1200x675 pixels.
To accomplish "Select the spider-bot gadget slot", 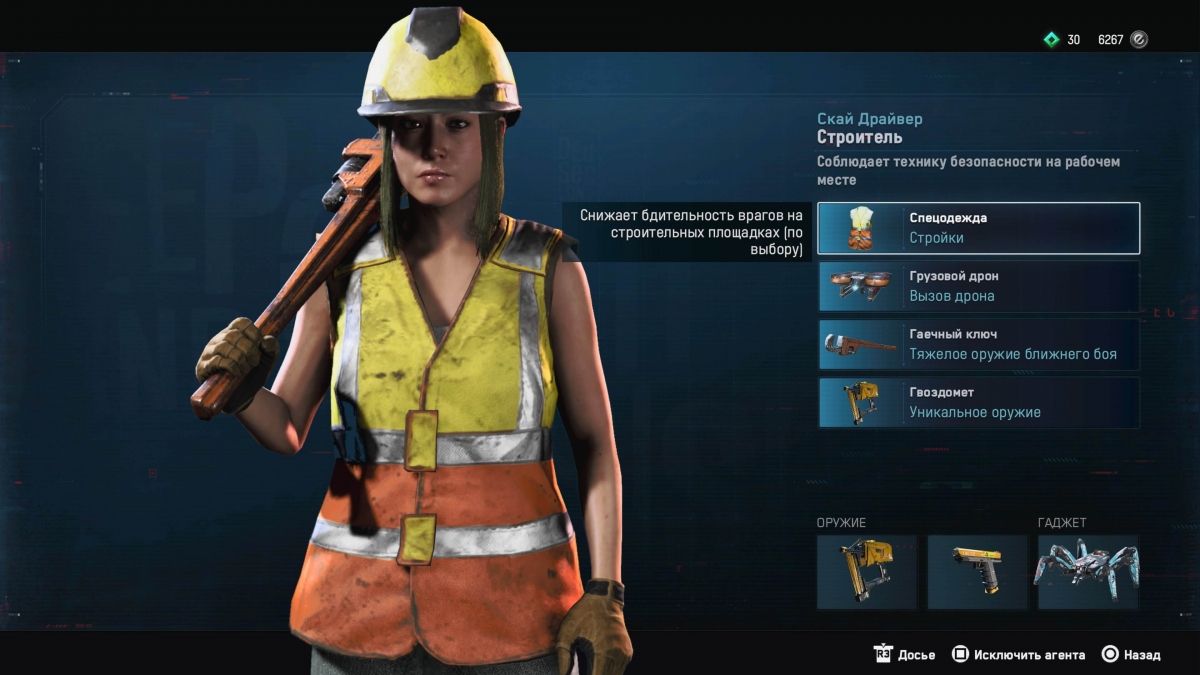I will 1087,572.
